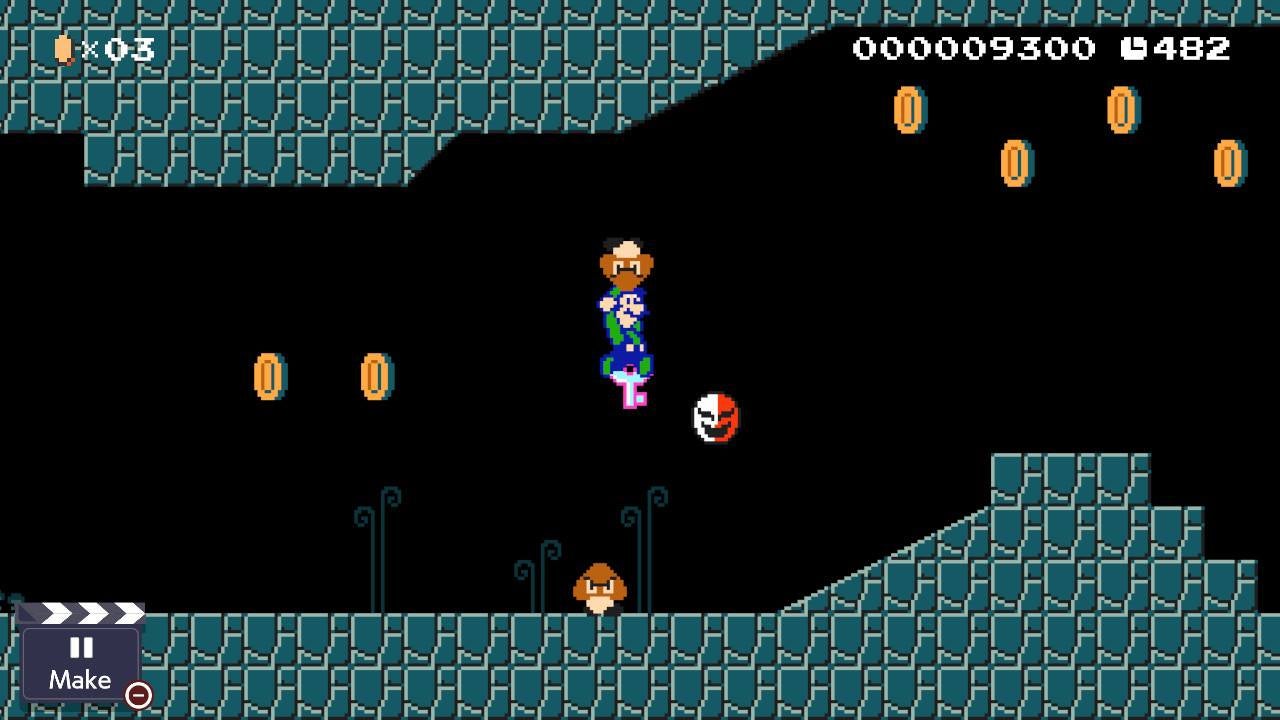Click the pause icon on the Make button
1280x720 pixels.
(82, 650)
